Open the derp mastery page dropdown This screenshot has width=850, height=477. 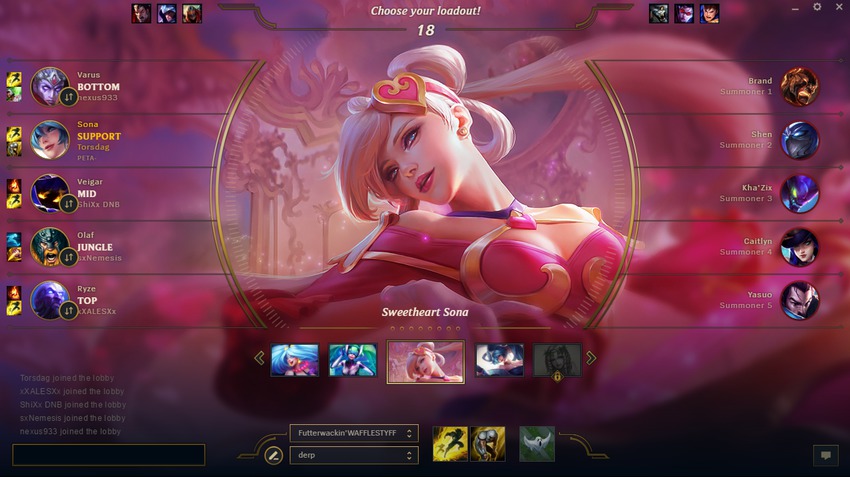point(353,455)
